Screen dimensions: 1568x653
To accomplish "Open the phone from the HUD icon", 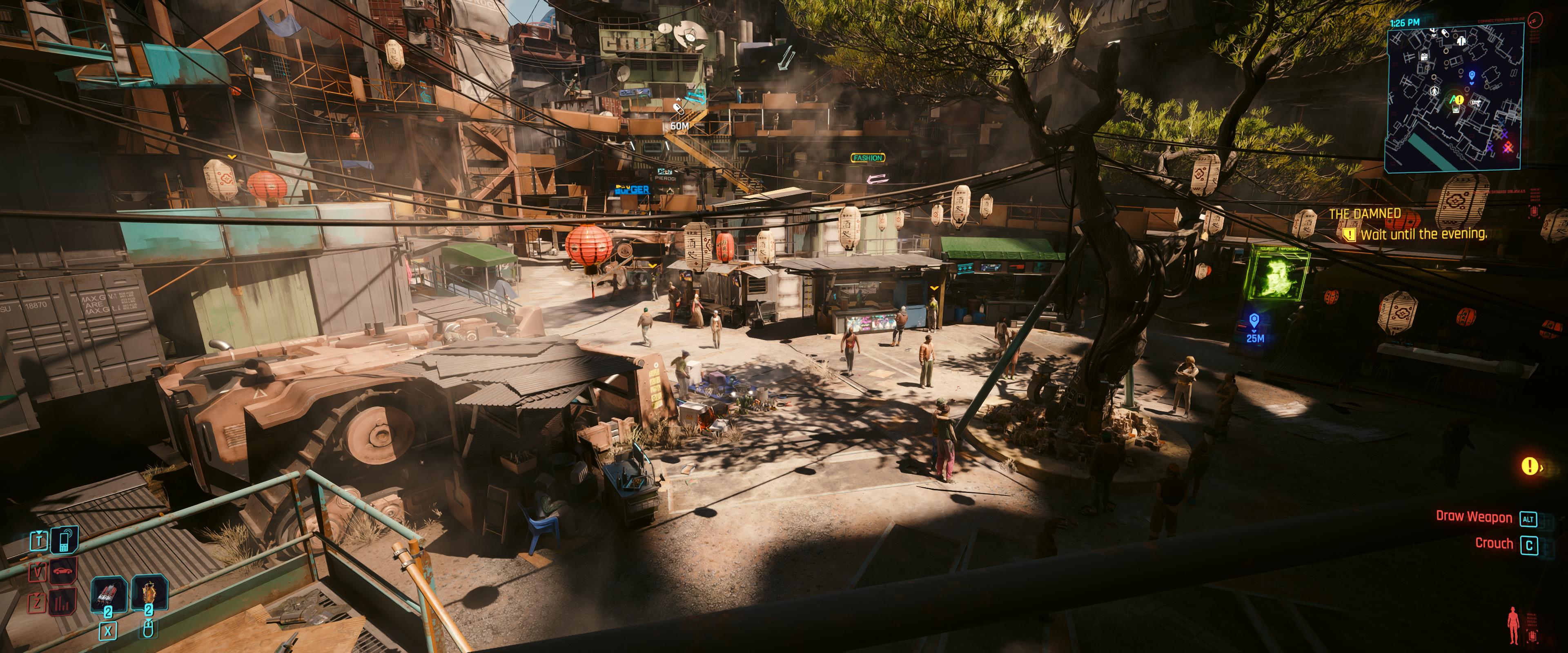I will point(64,539).
